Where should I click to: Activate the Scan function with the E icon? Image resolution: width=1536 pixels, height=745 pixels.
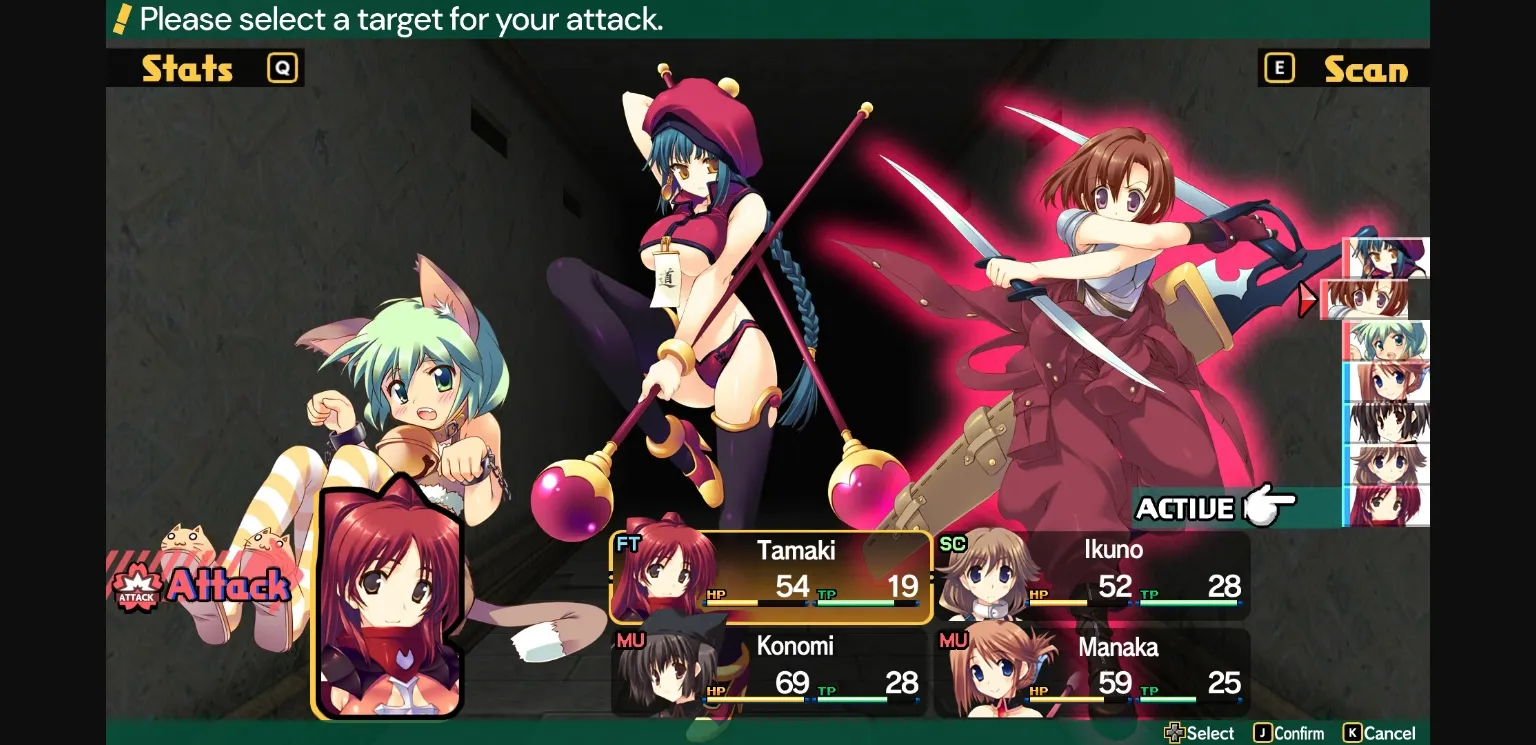pos(1279,67)
